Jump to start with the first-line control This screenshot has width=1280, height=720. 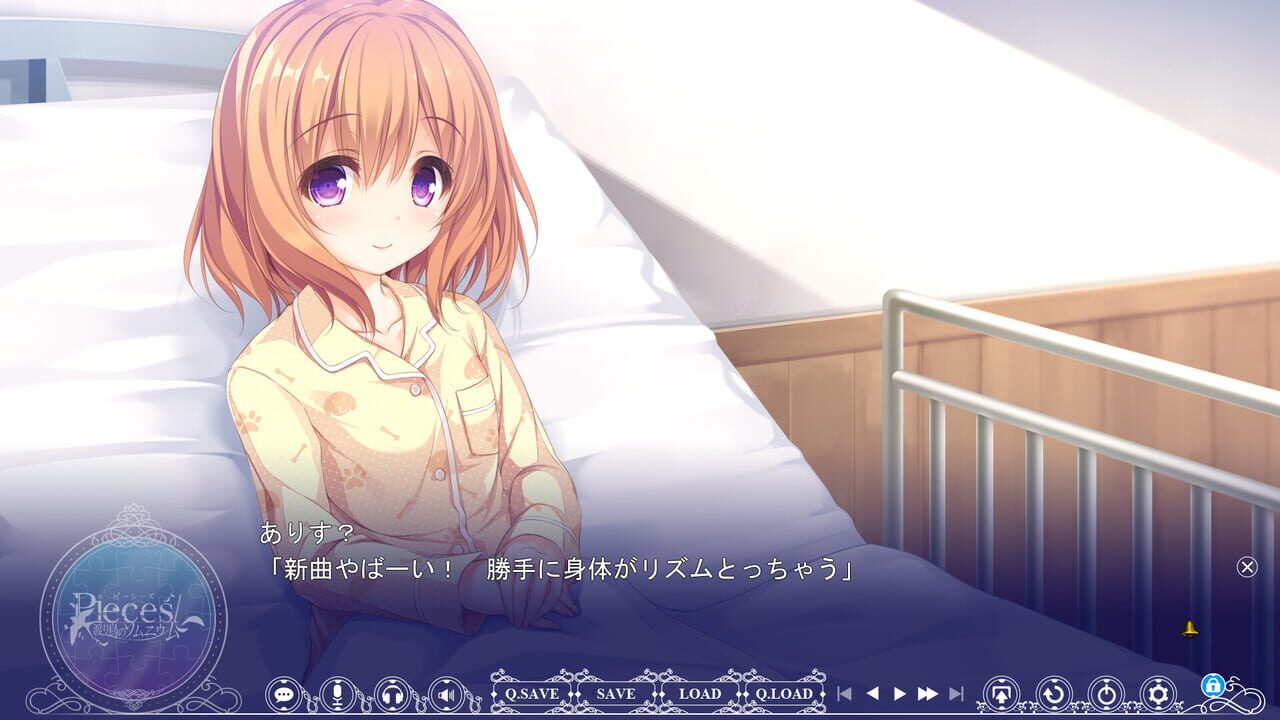tap(845, 692)
